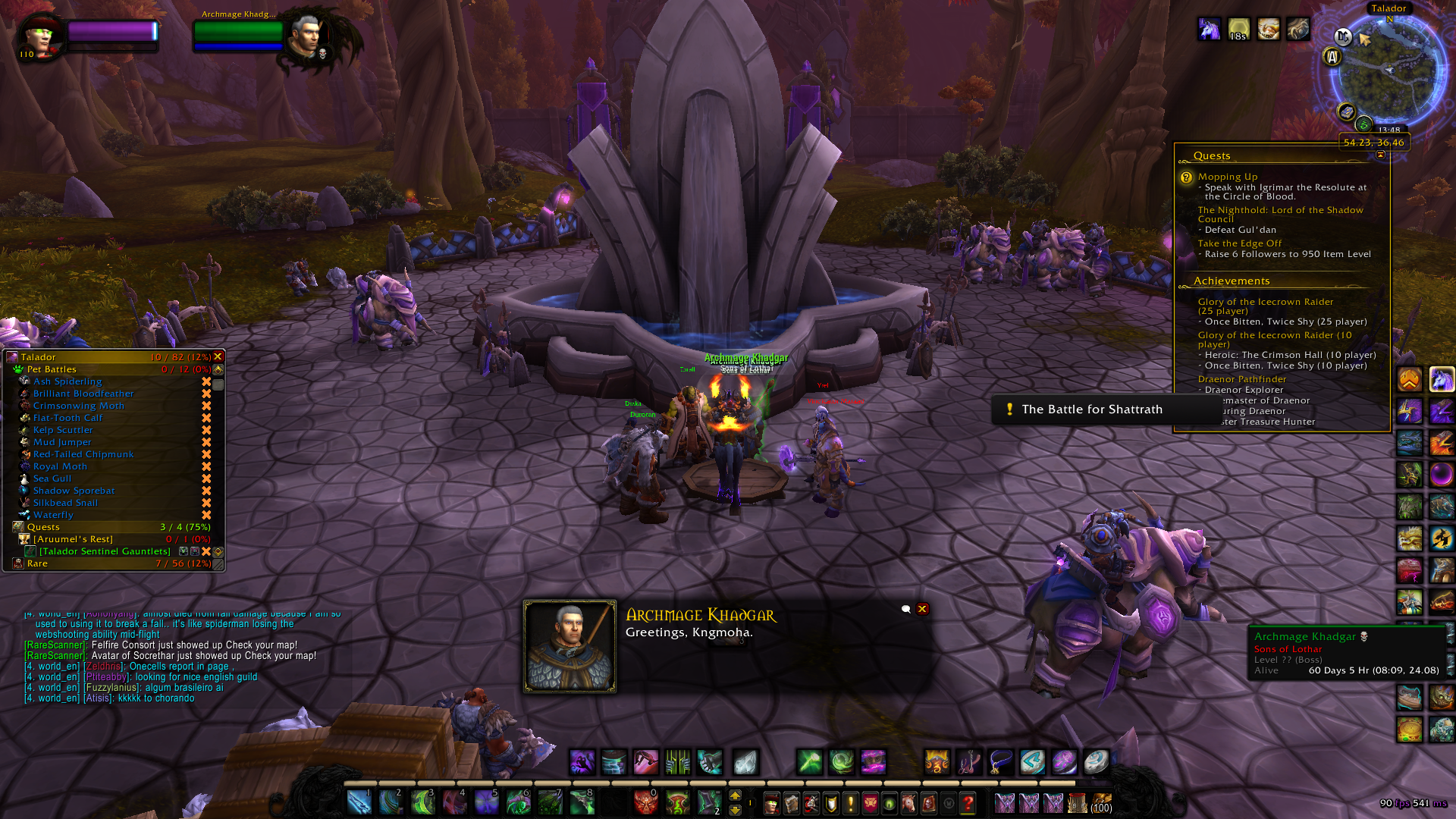Image resolution: width=1456 pixels, height=819 pixels.
Task: Collapse the quest tracker with the minimize arrow
Action: point(1380,155)
